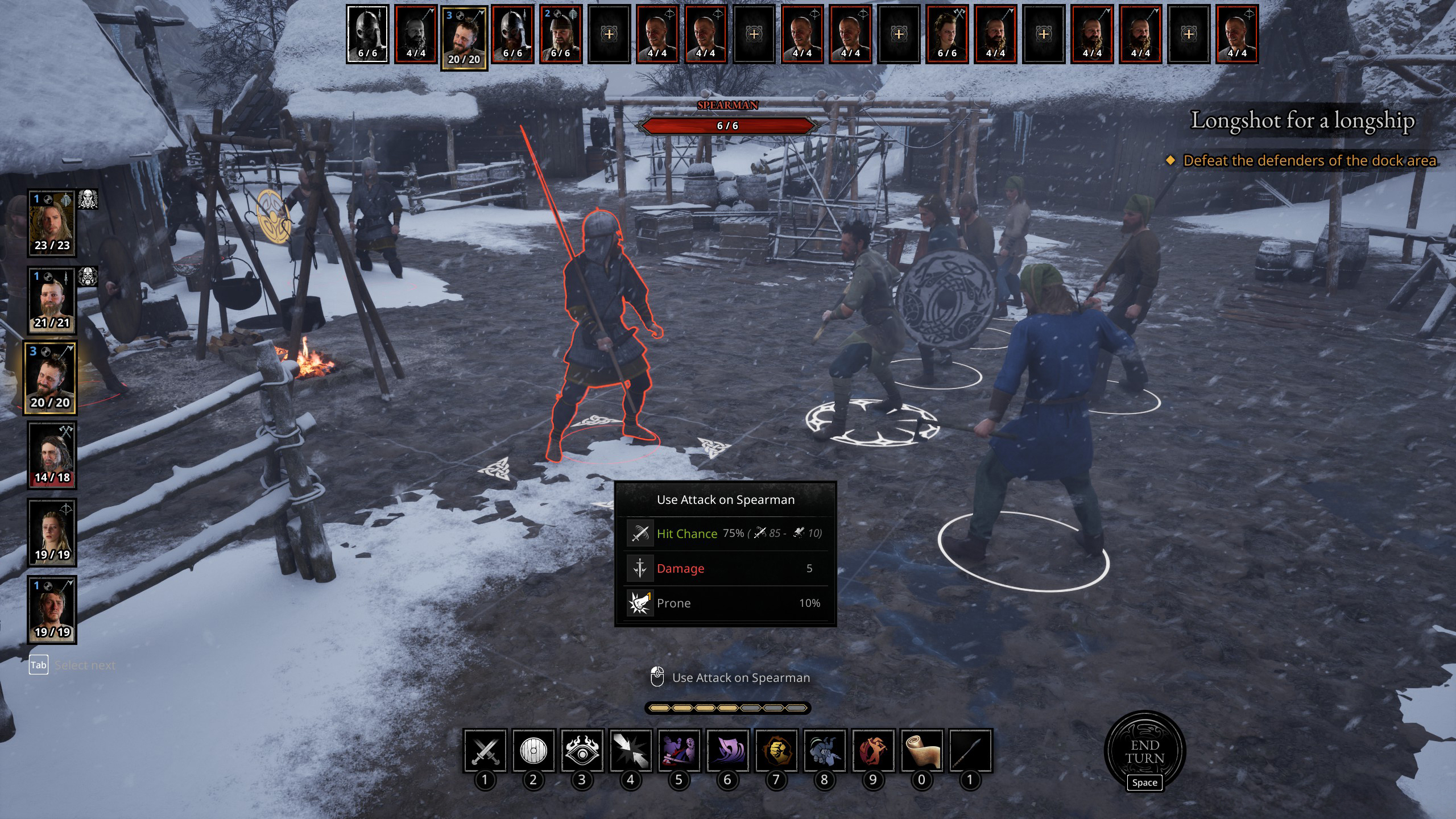1456x819 pixels.
Task: Pick the 6/6 enemy portrait marked with blue 2
Action: pyautogui.click(x=560, y=34)
